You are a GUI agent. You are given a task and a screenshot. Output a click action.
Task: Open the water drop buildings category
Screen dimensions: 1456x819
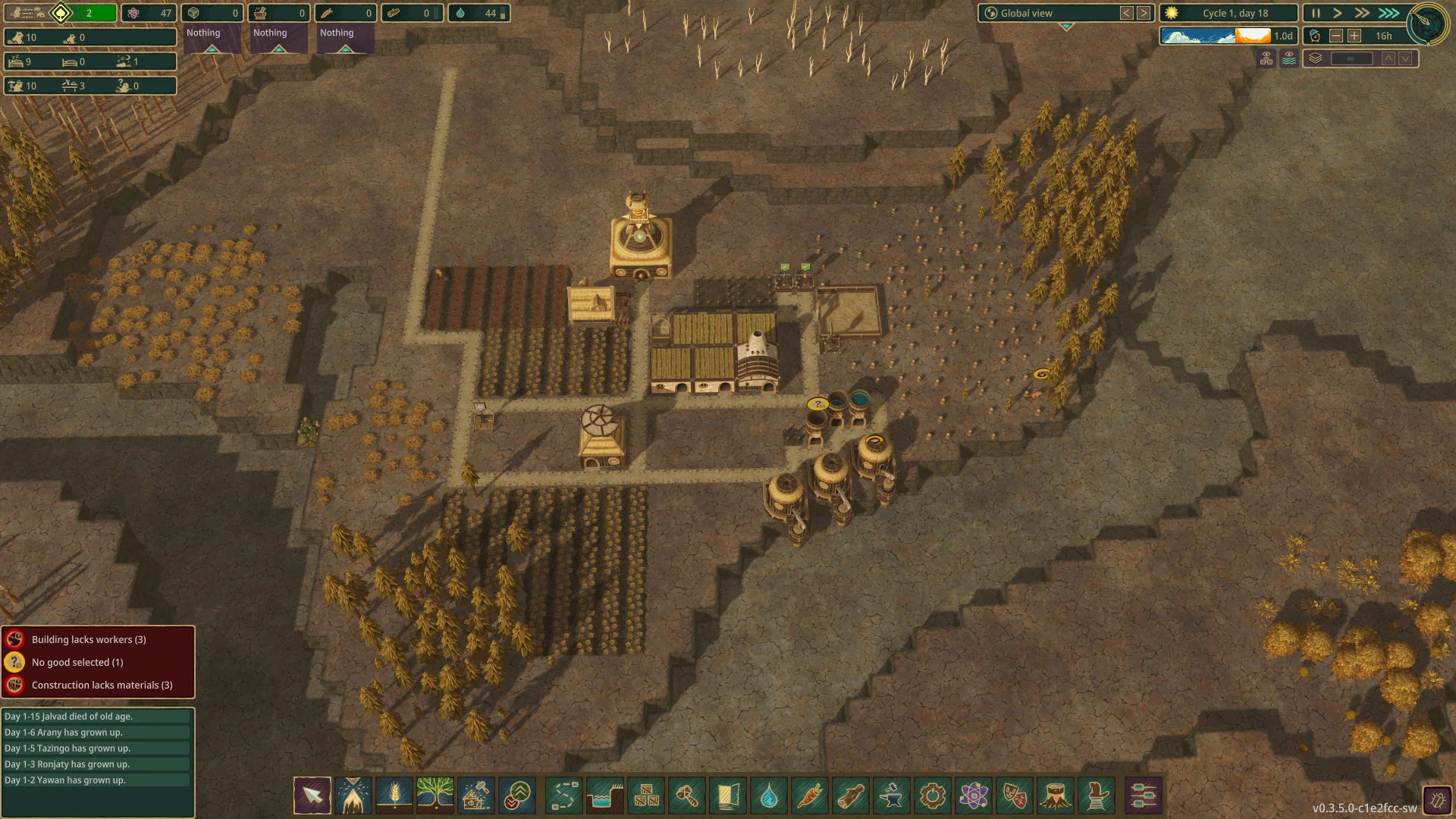coord(769,795)
